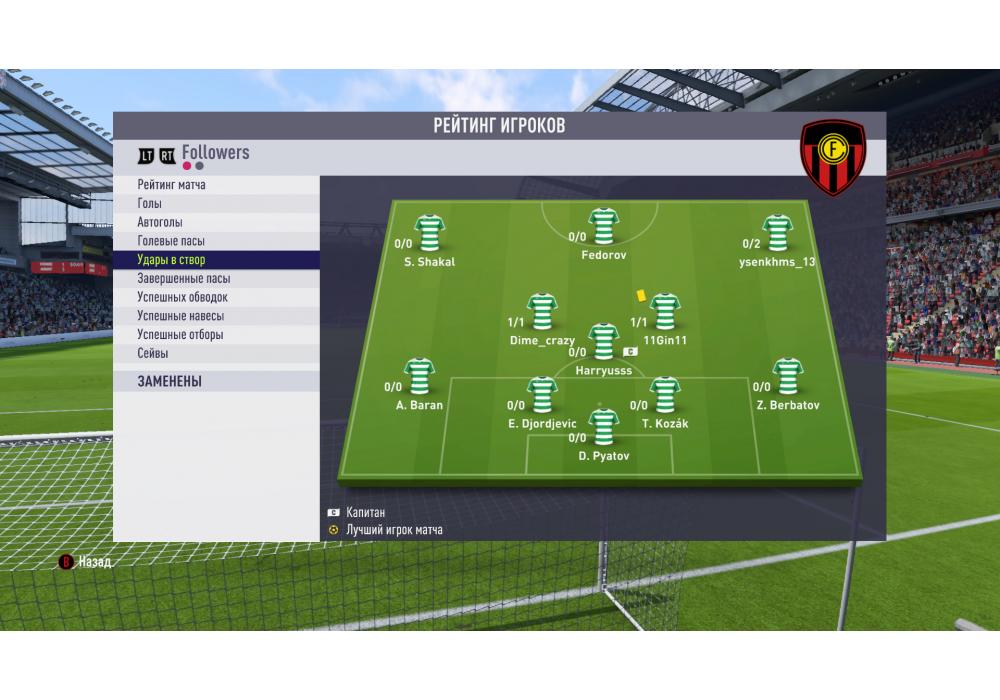
Task: Select player S. Shakal on the pitch
Action: click(430, 233)
